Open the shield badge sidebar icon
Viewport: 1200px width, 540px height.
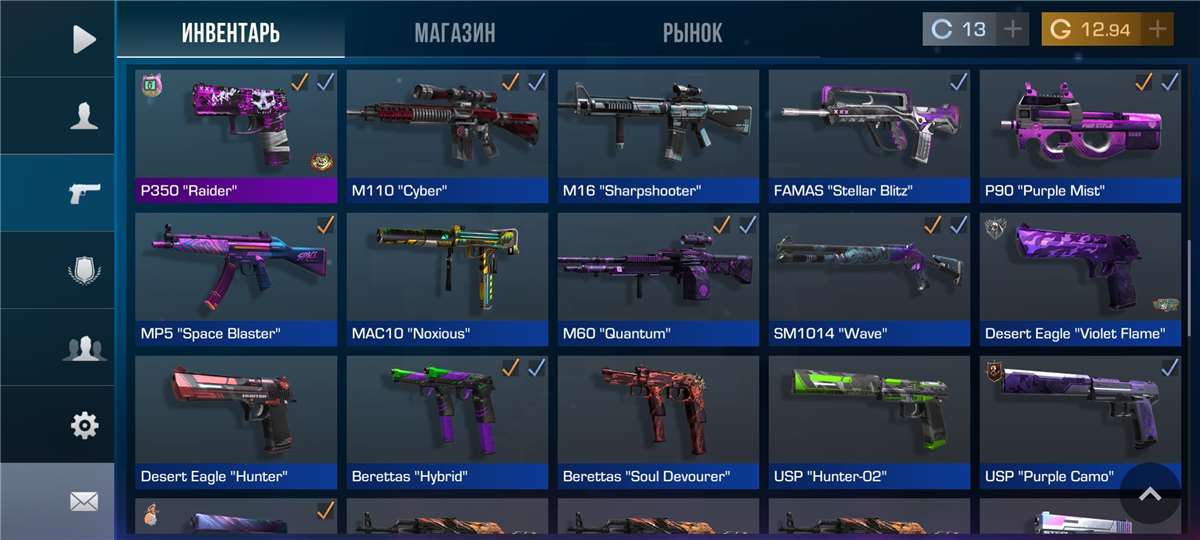pos(84,270)
